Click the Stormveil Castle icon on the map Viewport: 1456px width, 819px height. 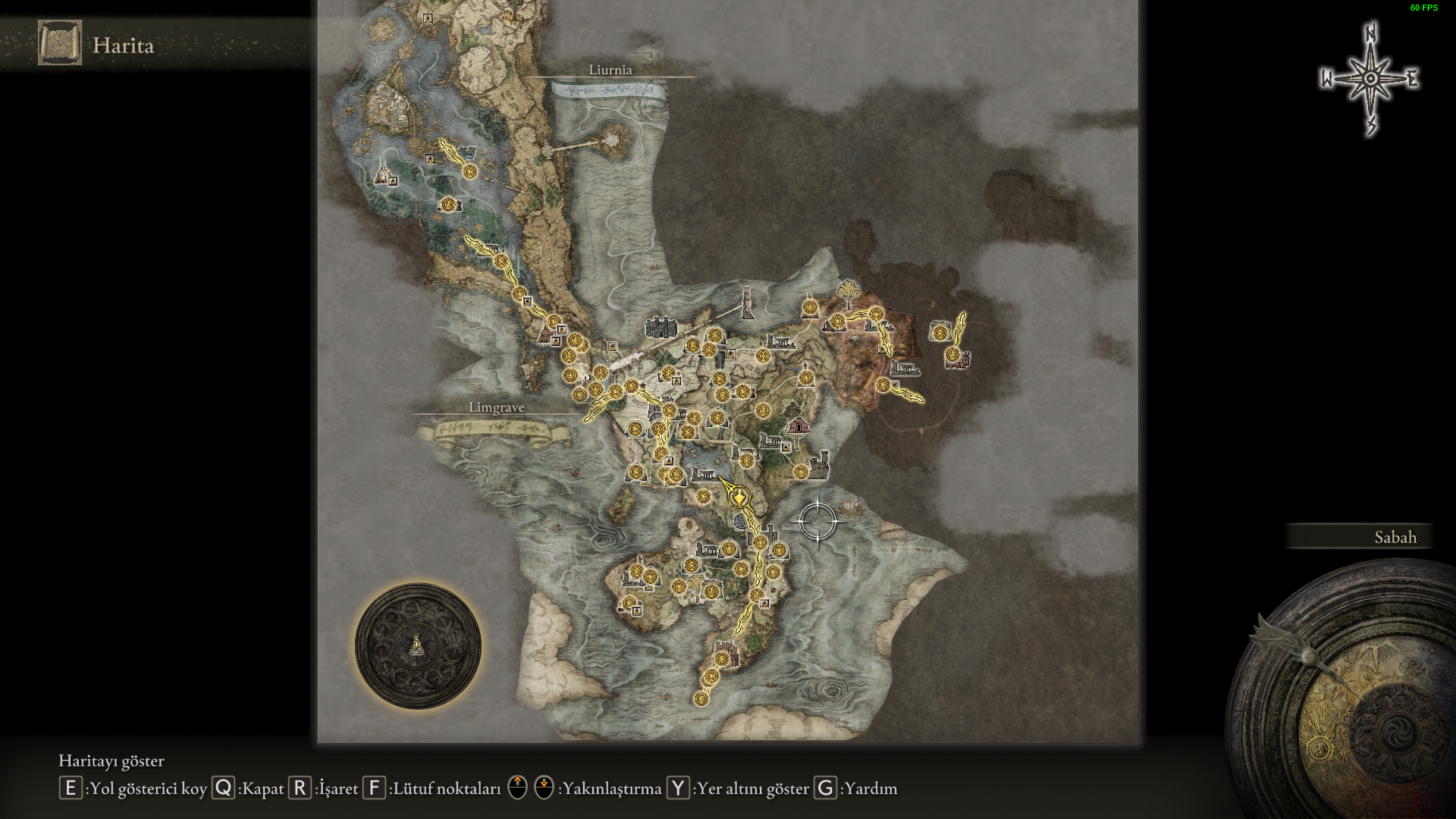tap(661, 328)
